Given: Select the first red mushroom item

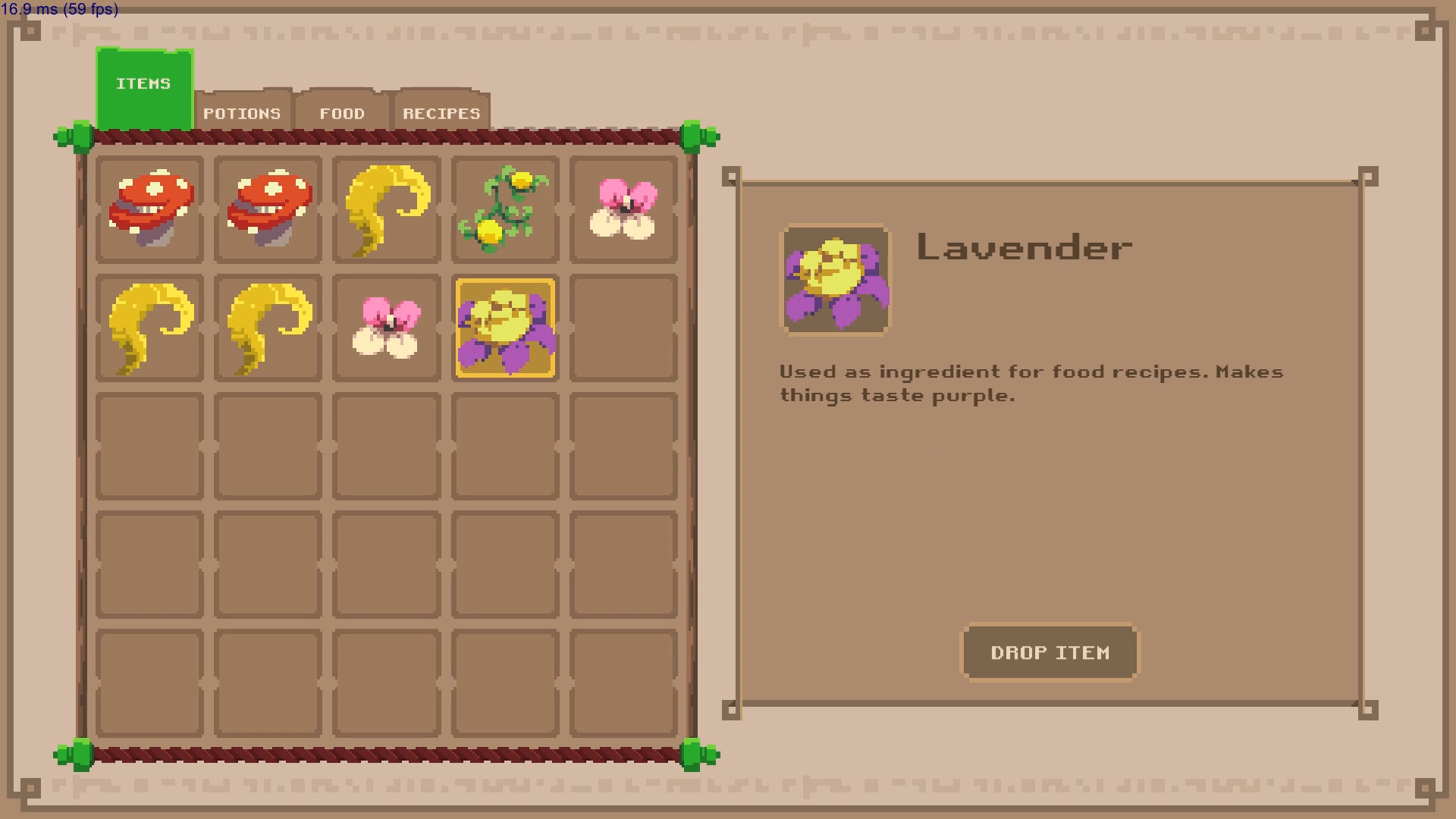Looking at the screenshot, I should click(149, 209).
